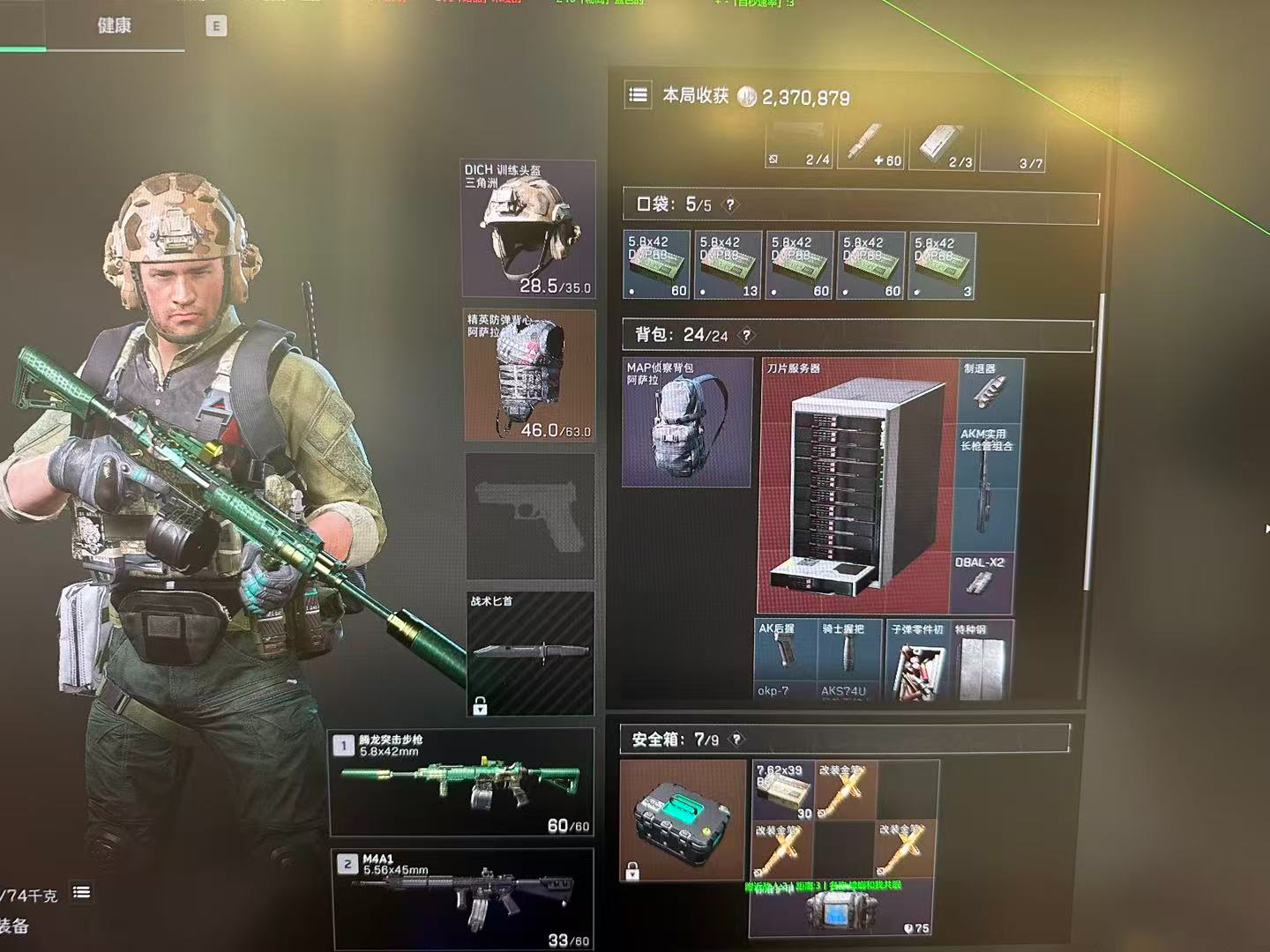Image resolution: width=1270 pixels, height=952 pixels.
Task: Select the DICH 训练头盔 helmet slot
Action: tap(528, 228)
